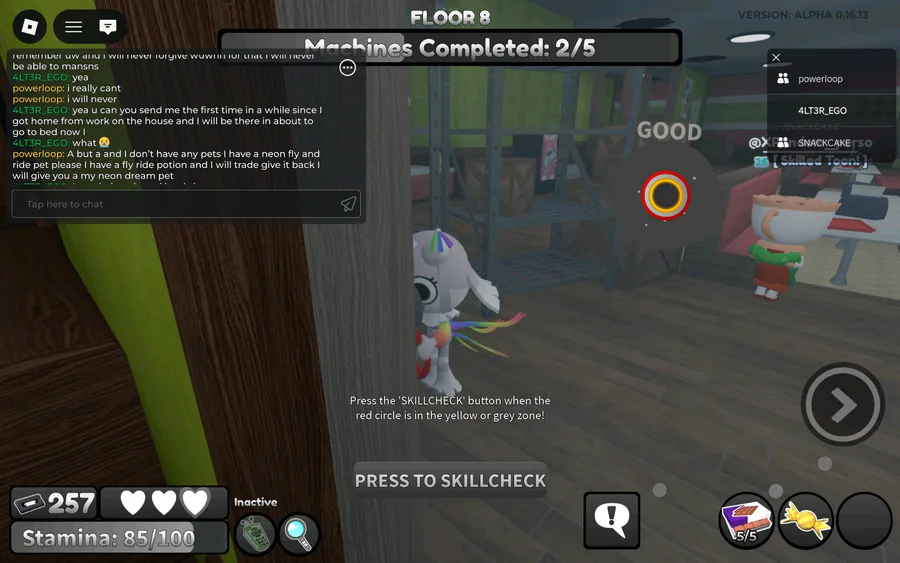
Task: Close the player list panel
Action: pos(776,58)
